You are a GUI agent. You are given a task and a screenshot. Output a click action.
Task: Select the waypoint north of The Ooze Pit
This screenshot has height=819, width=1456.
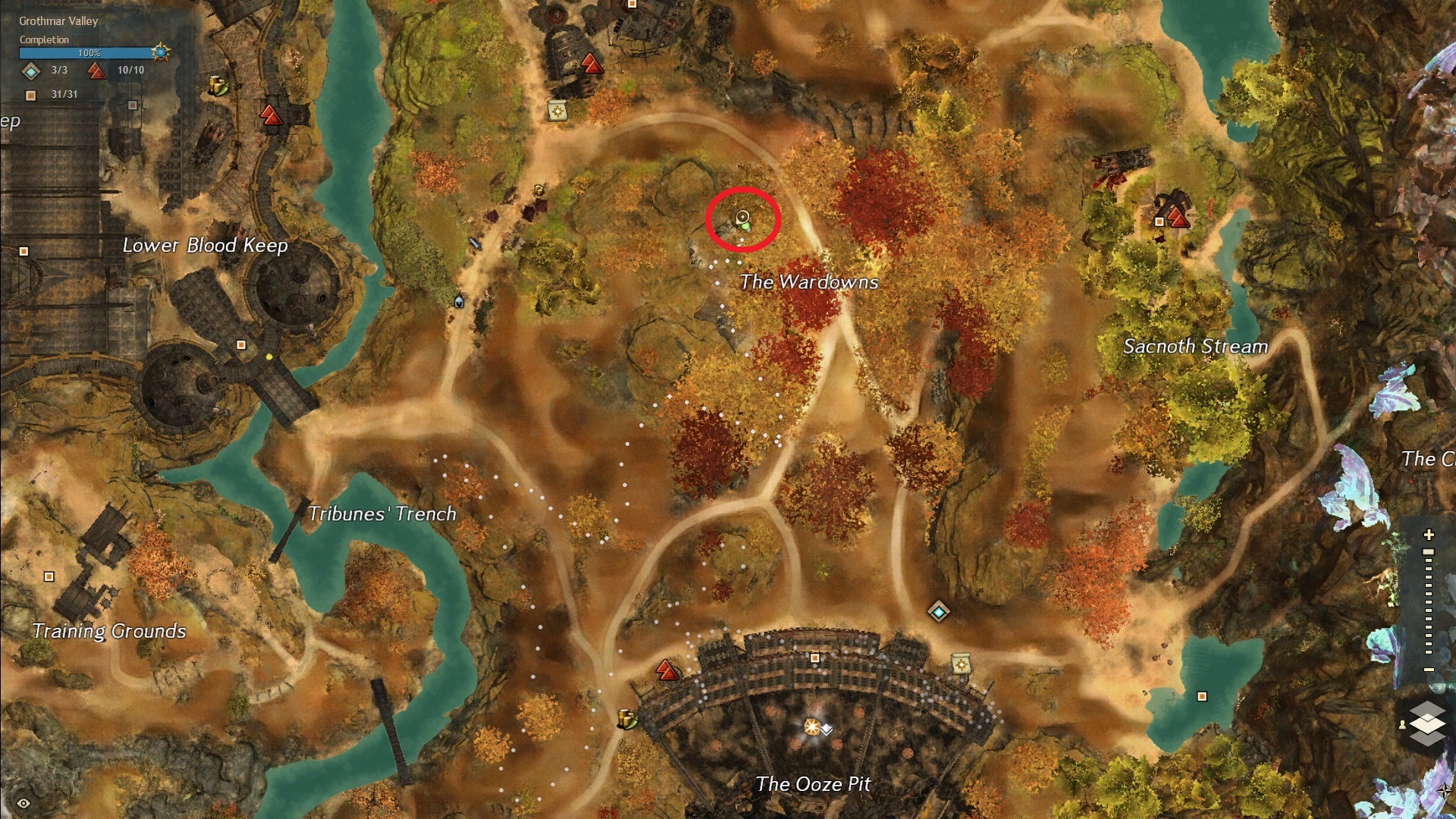938,611
